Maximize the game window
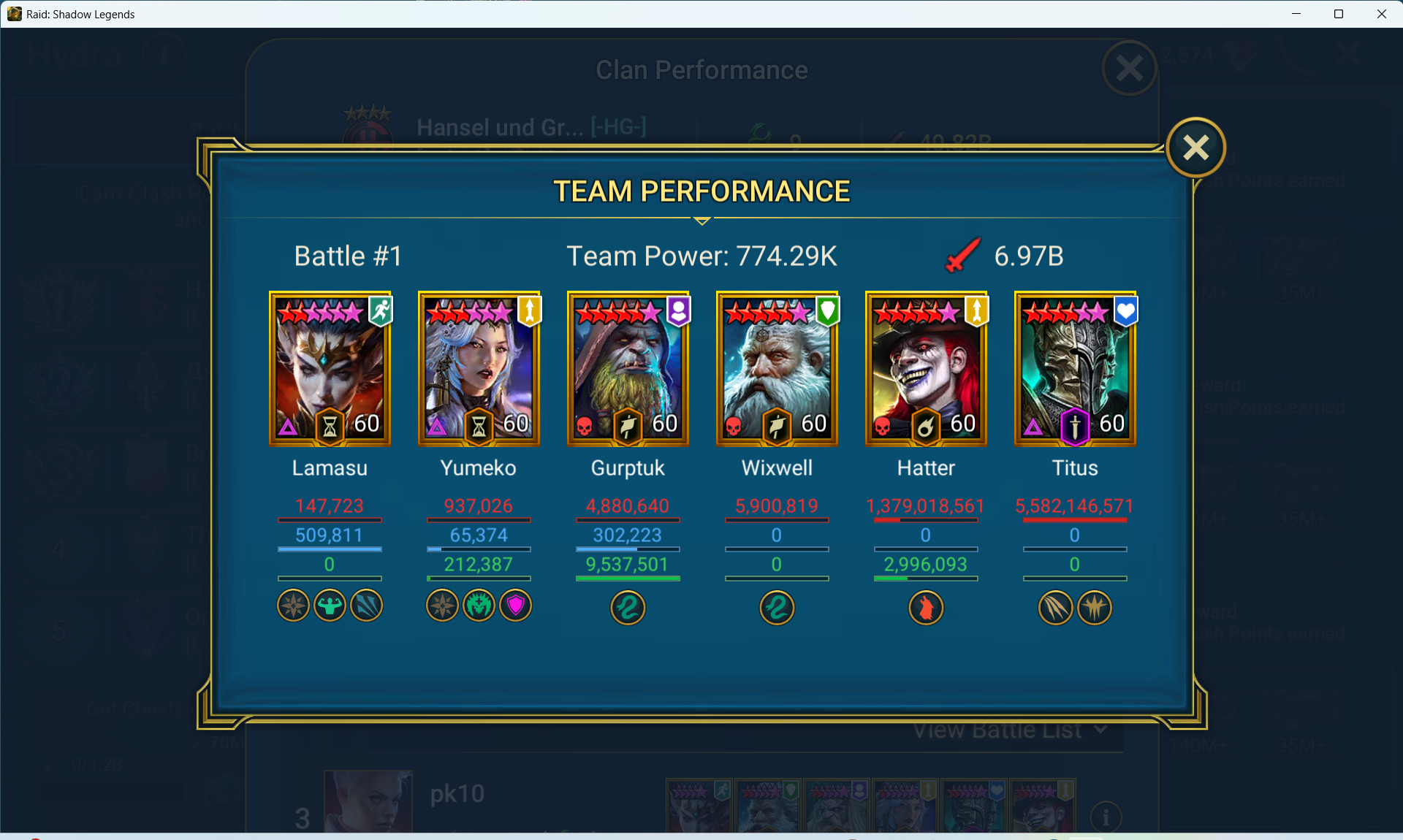The image size is (1403, 840). click(x=1339, y=14)
